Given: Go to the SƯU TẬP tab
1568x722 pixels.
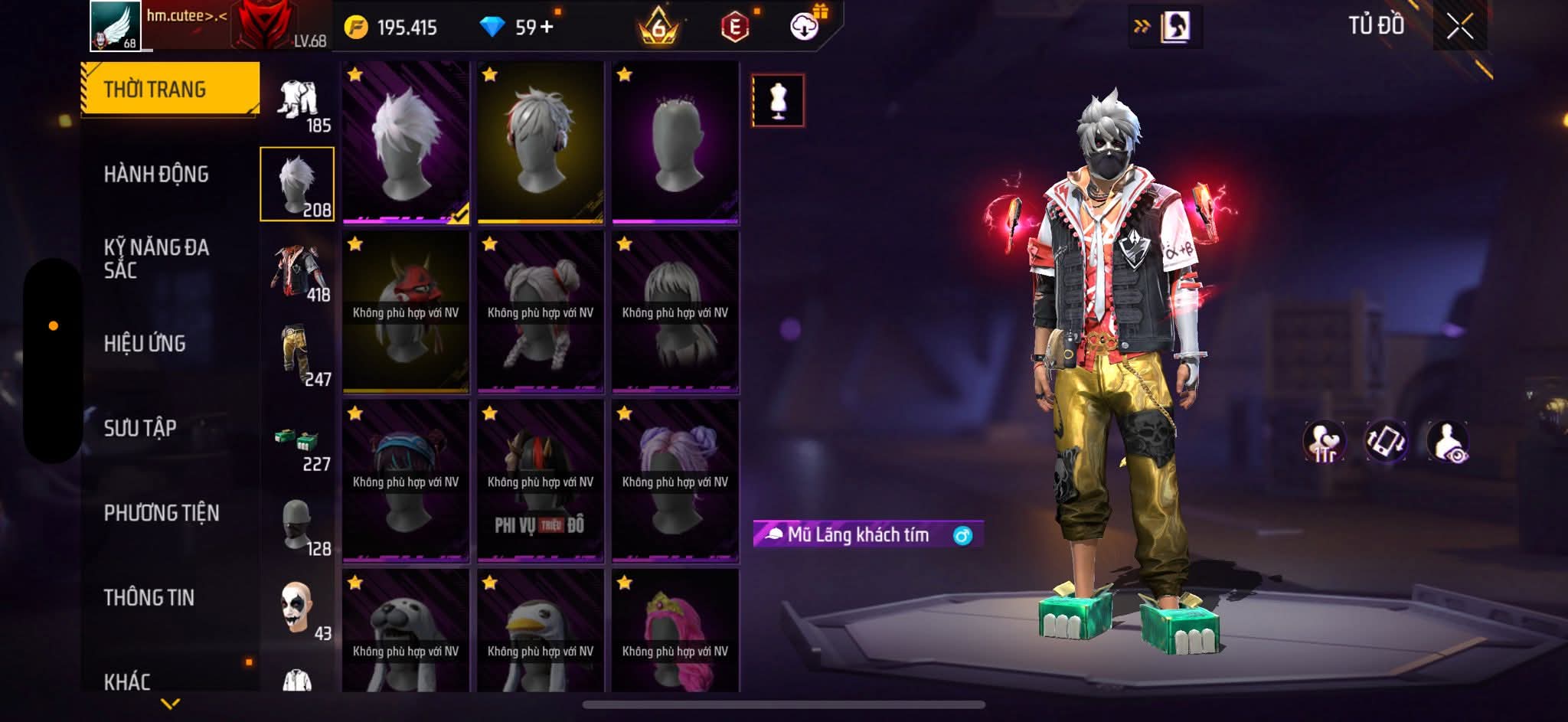Looking at the screenshot, I should coord(140,428).
